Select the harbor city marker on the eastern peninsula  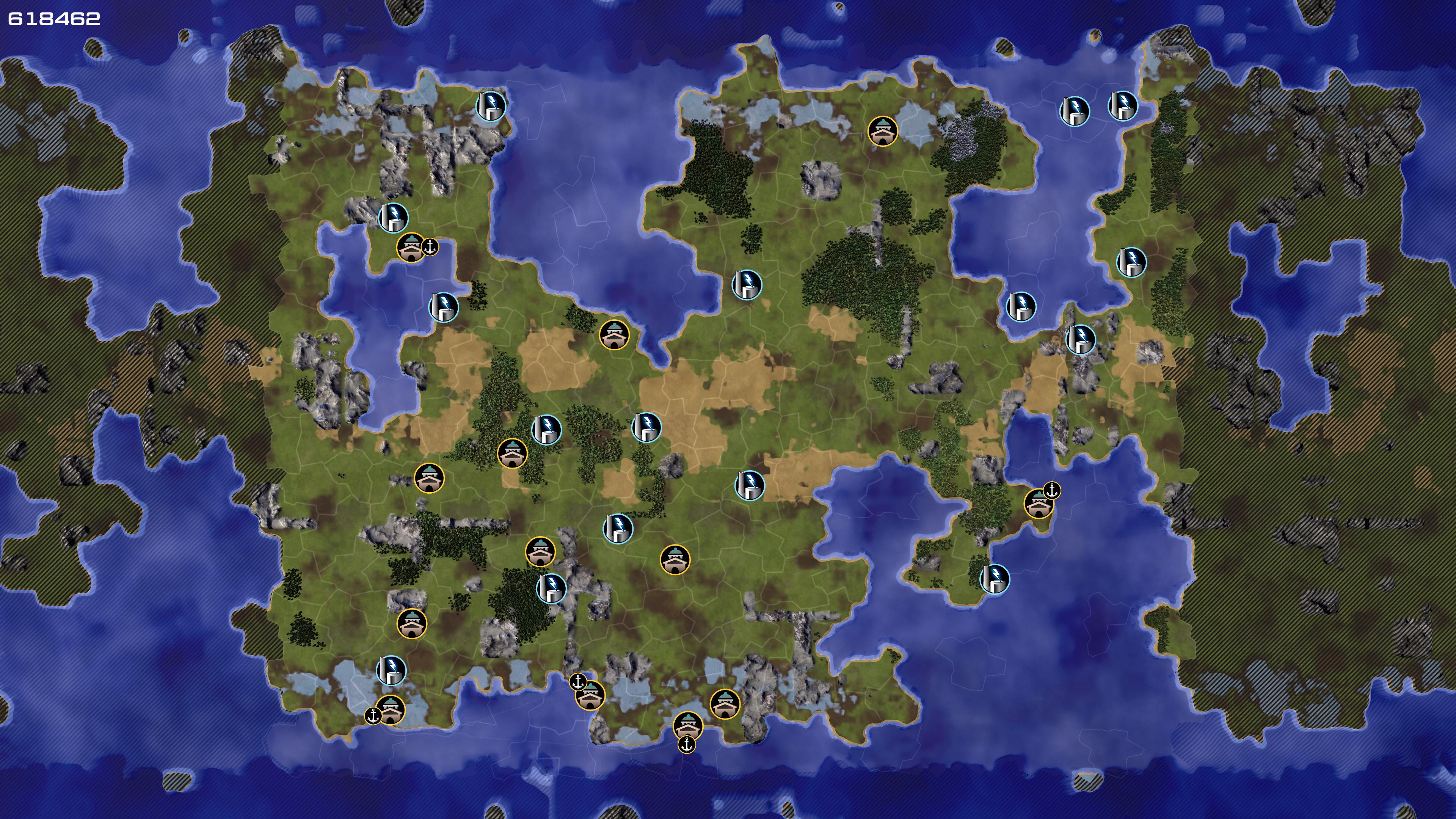click(1039, 504)
